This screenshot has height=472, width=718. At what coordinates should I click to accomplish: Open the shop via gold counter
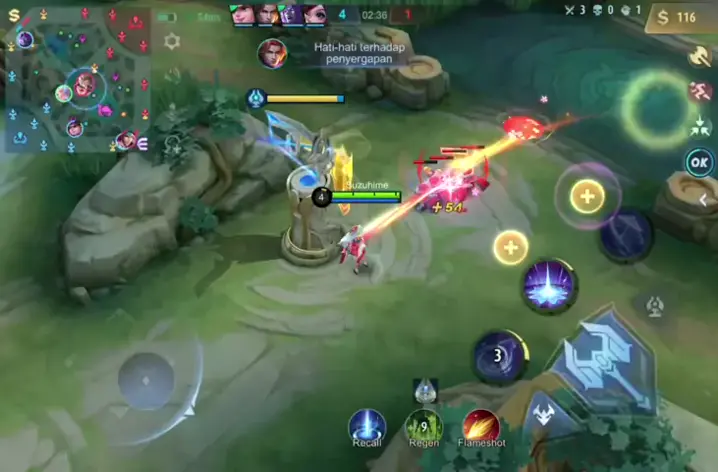[x=676, y=17]
